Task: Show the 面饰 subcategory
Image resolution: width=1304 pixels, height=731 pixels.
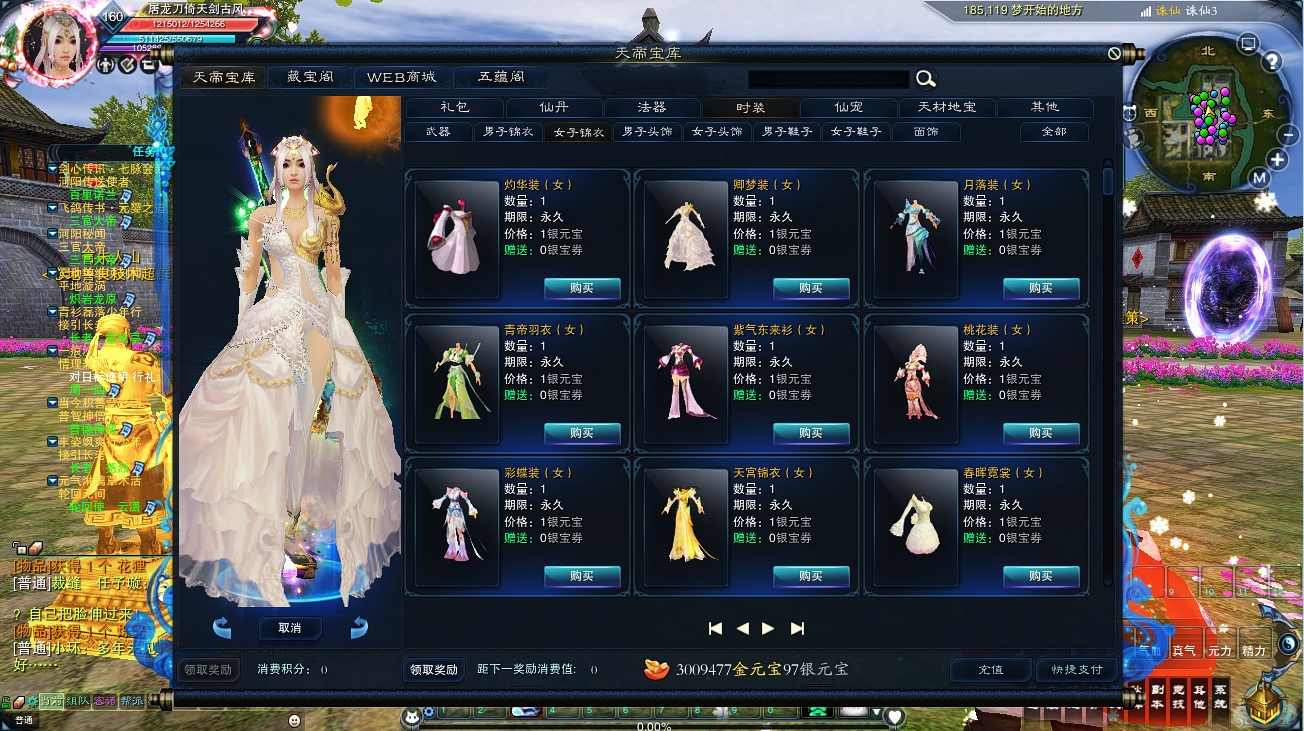Action: pyautogui.click(x=926, y=132)
